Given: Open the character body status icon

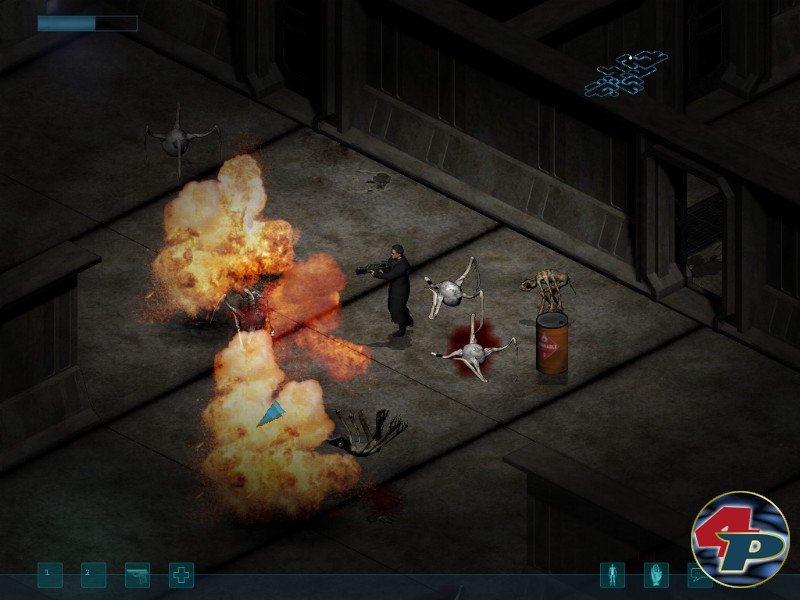Looking at the screenshot, I should pyautogui.click(x=612, y=575).
